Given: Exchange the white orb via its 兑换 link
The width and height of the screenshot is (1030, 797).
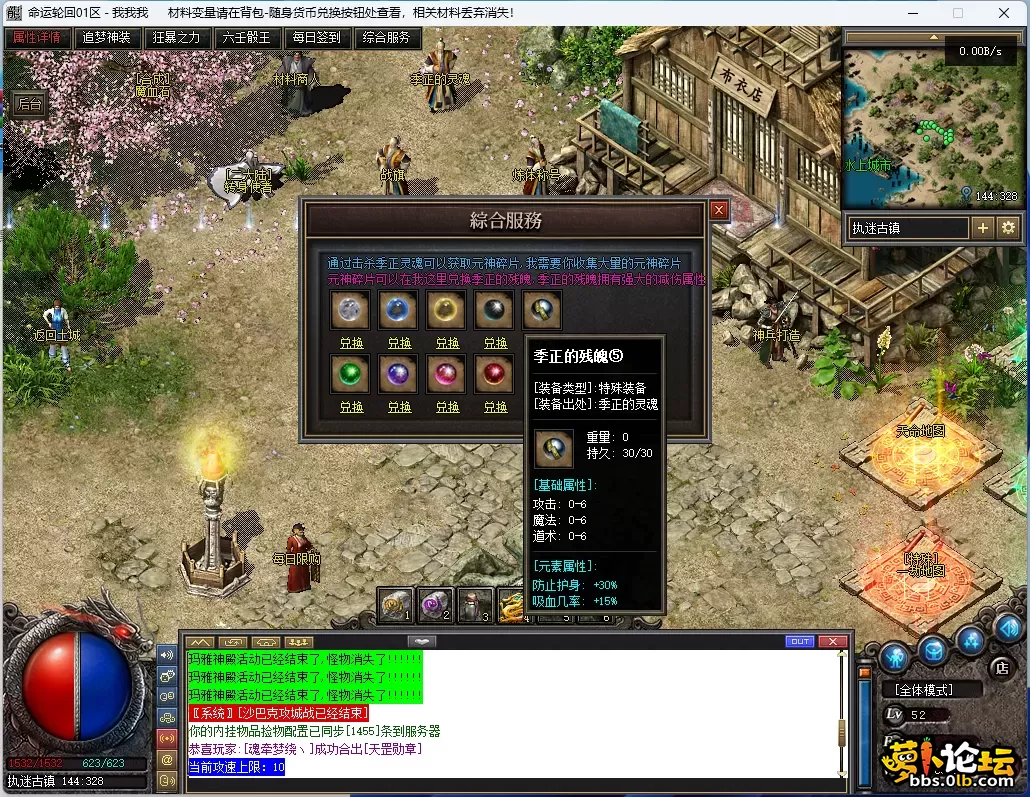Looking at the screenshot, I should 351,343.
